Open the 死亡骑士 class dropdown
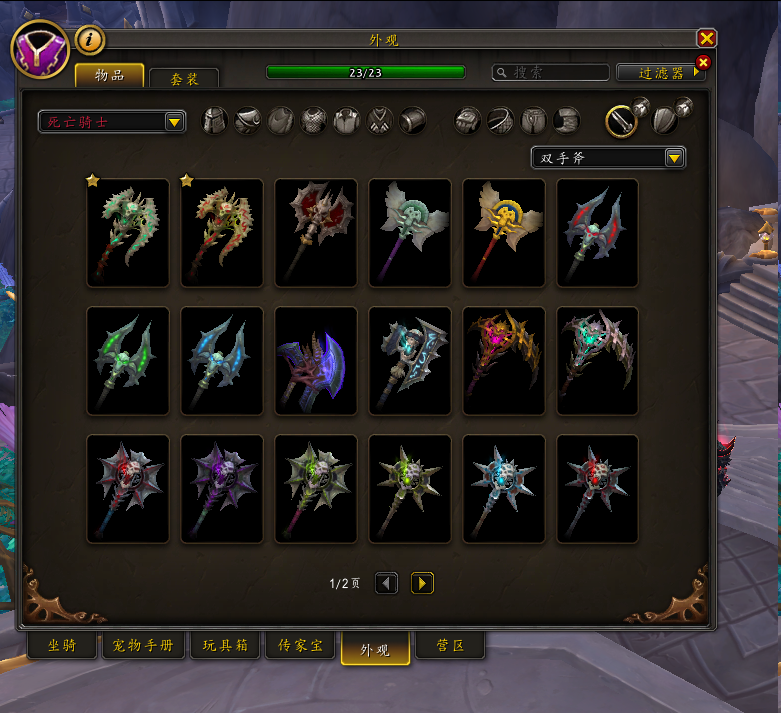 click(x=112, y=122)
